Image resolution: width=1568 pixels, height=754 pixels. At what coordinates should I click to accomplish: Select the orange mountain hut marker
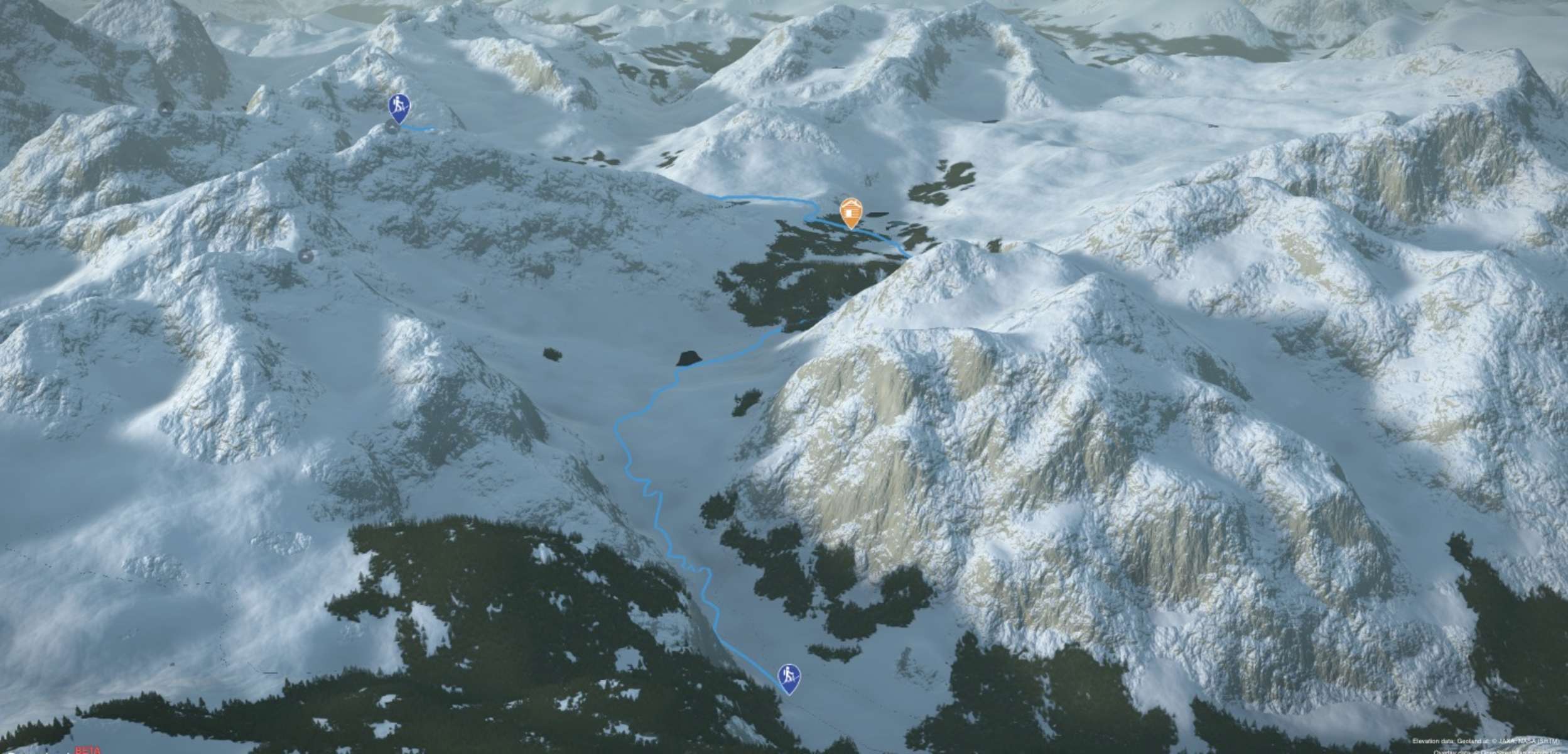pyautogui.click(x=850, y=212)
